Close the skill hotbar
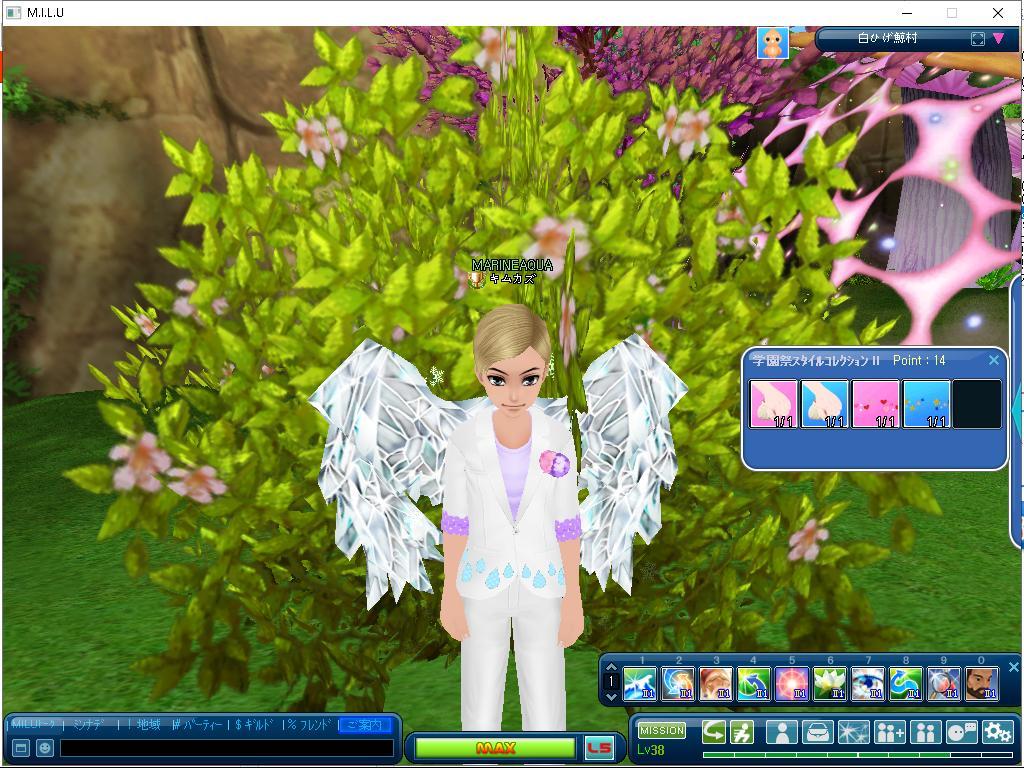1024x768 pixels. coord(1013,667)
